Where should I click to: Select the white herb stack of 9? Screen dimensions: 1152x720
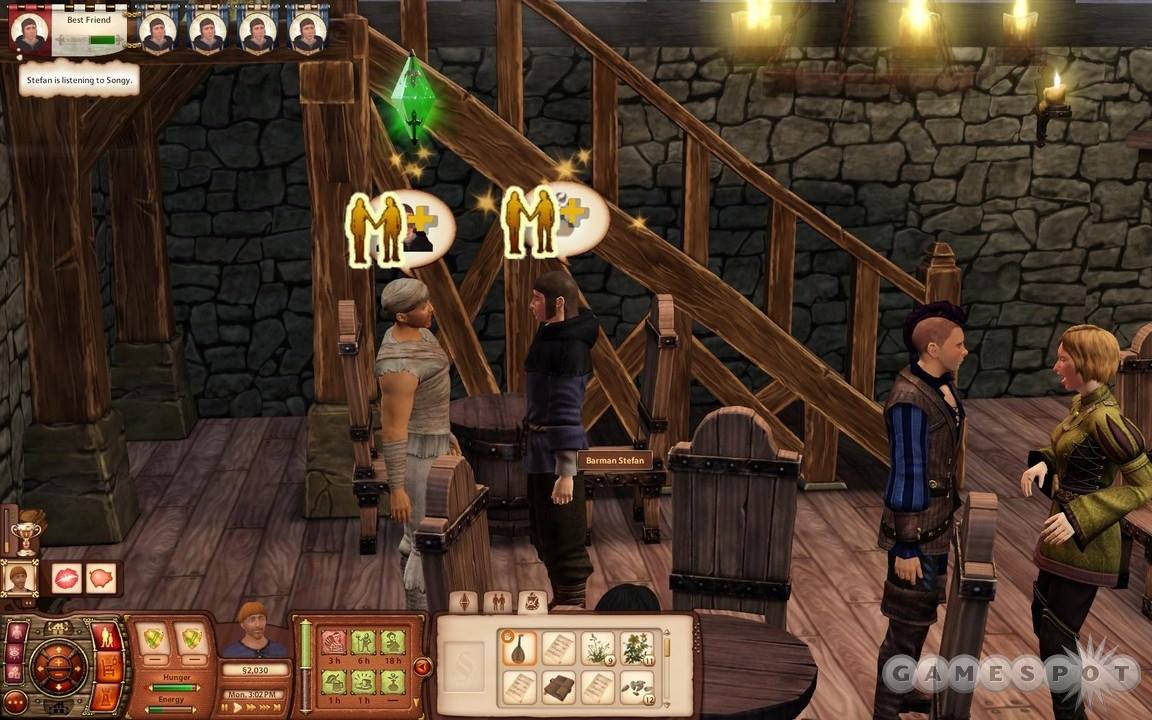tap(598, 647)
